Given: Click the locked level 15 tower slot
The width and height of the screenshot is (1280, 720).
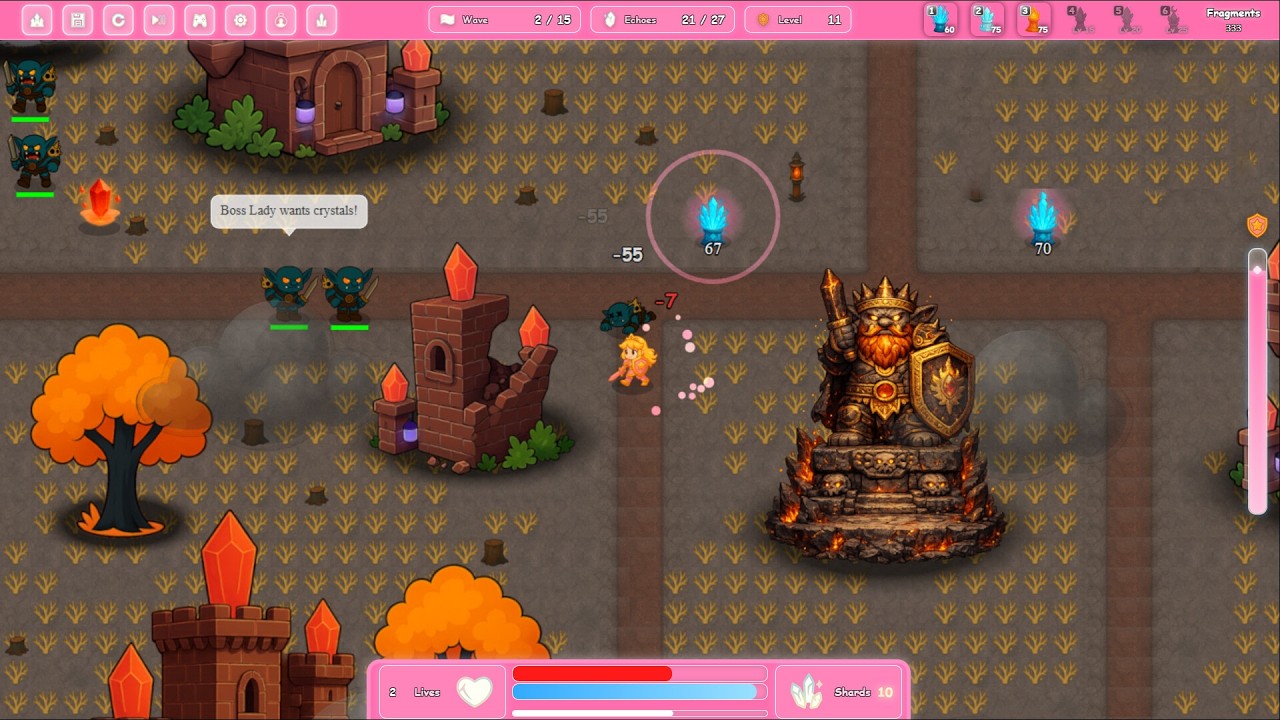Looking at the screenshot, I should pyautogui.click(x=1081, y=20).
